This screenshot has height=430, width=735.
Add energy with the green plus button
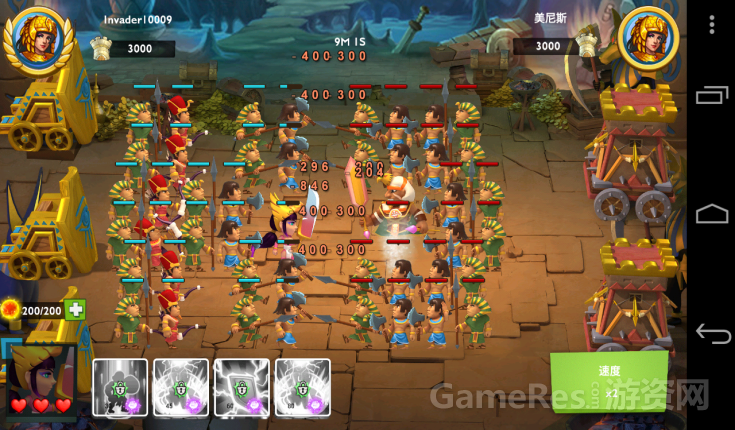(x=76, y=310)
